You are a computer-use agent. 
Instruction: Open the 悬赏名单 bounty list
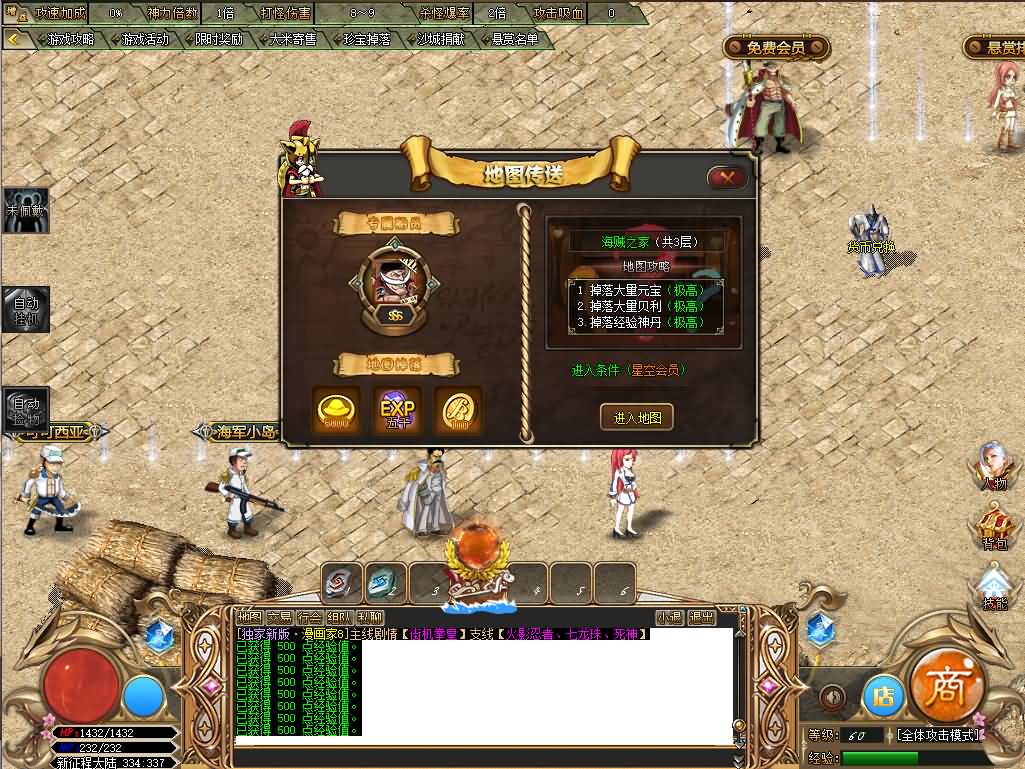(x=515, y=40)
